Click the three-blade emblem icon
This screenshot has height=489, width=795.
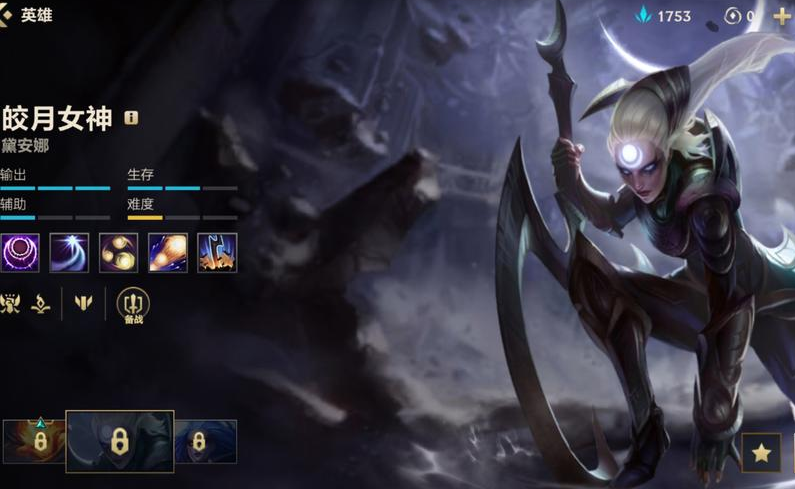pos(83,302)
